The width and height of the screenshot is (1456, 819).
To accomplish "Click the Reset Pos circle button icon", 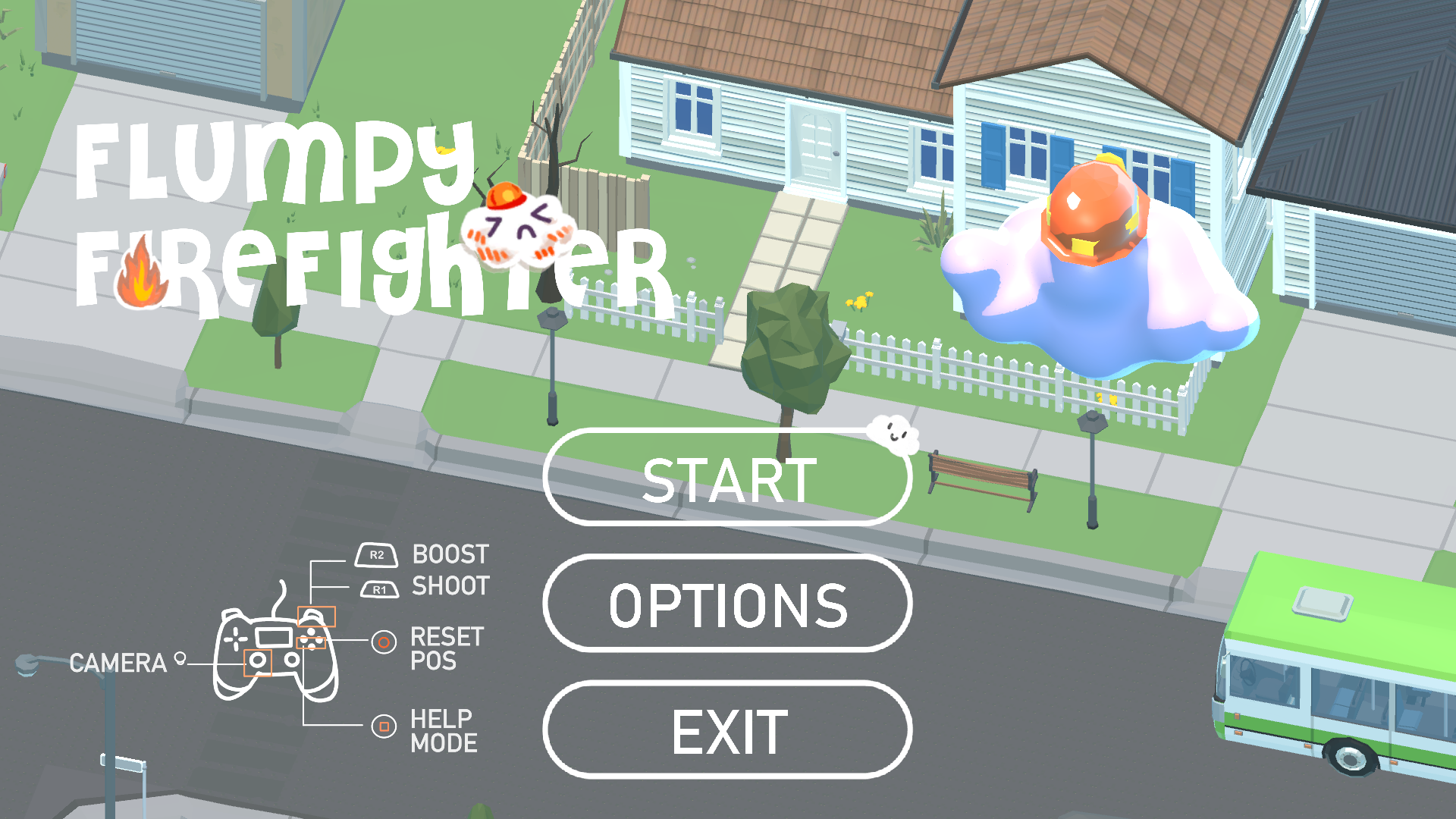I will [x=384, y=641].
